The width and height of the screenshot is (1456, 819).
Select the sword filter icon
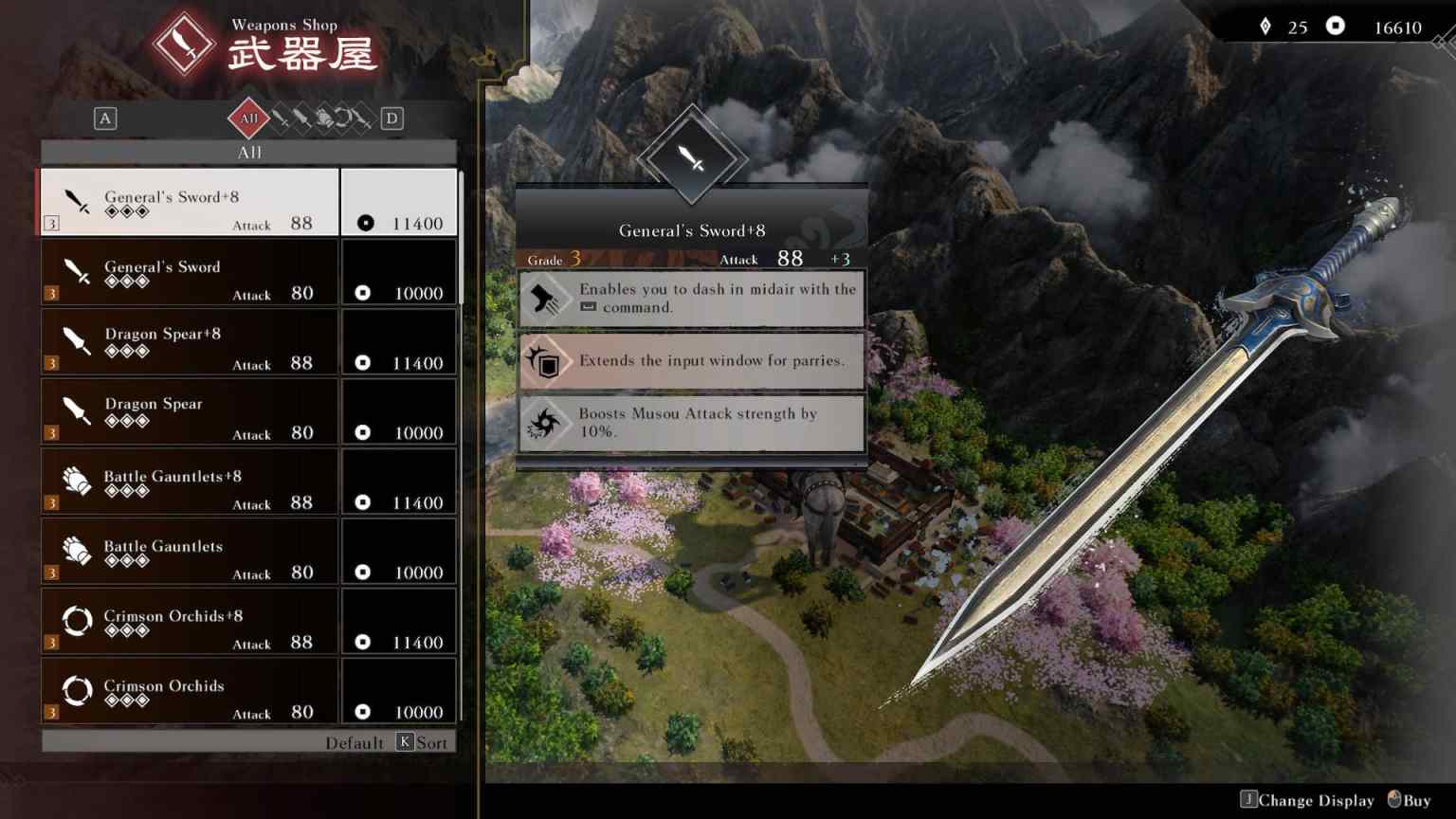282,118
